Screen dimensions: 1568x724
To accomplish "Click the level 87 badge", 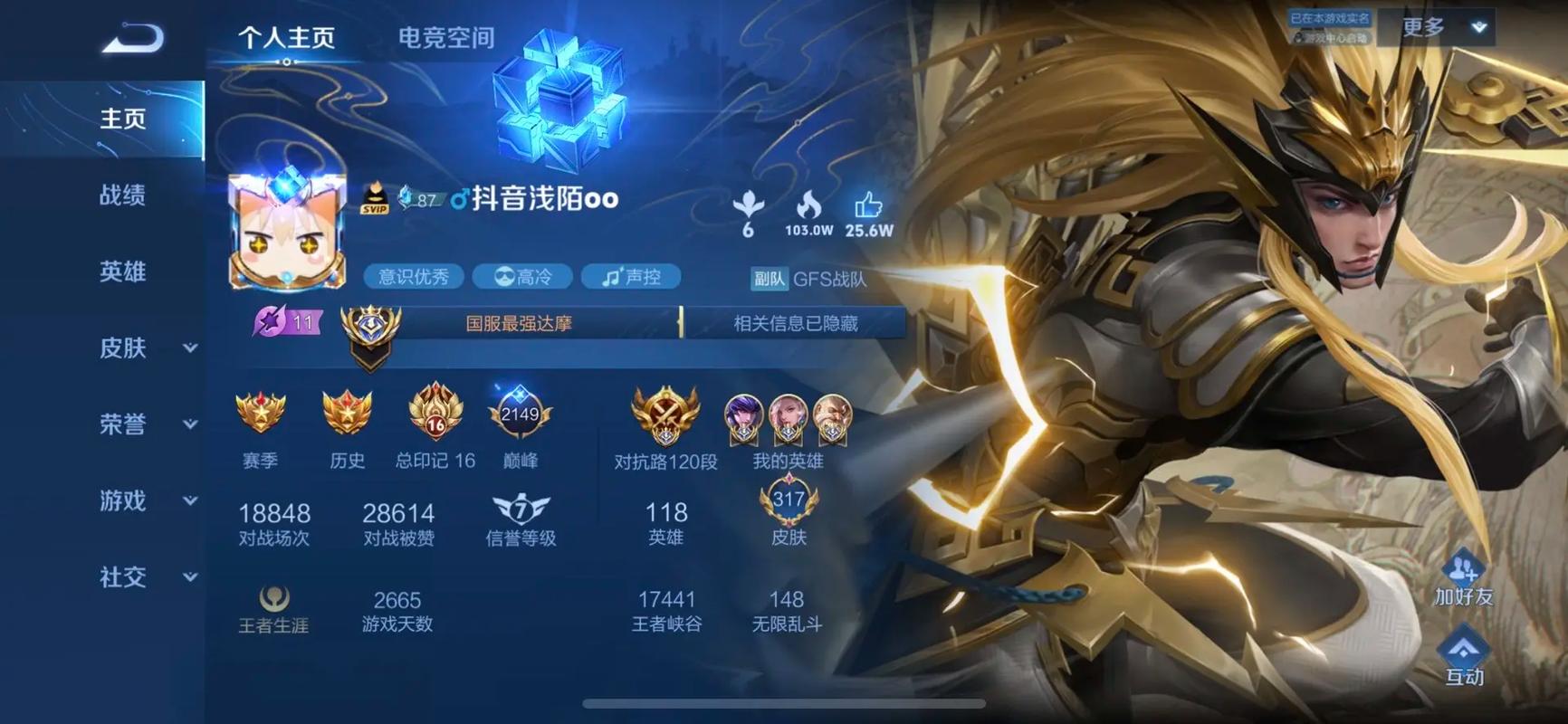I will point(418,198).
